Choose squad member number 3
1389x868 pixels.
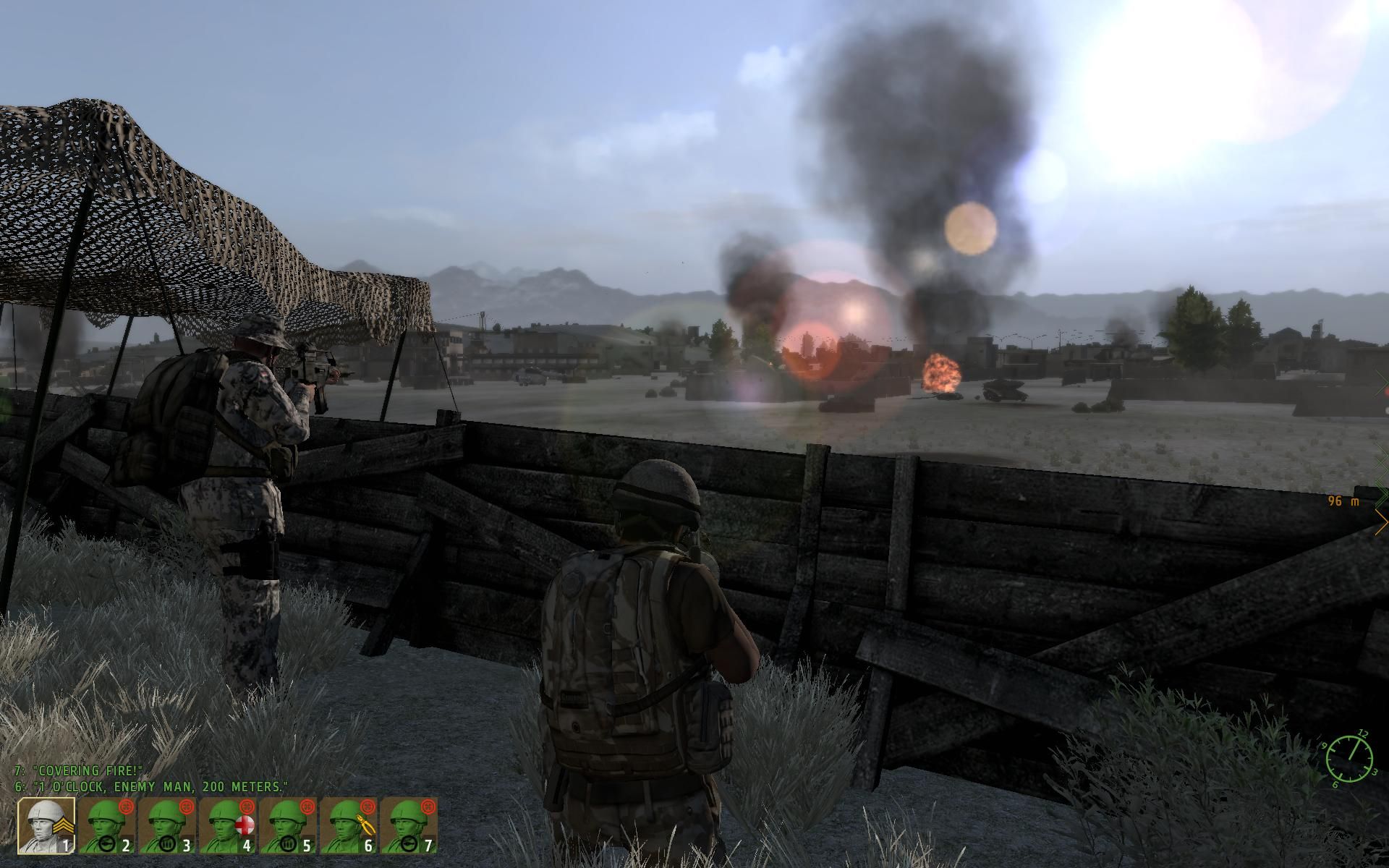tap(166, 825)
